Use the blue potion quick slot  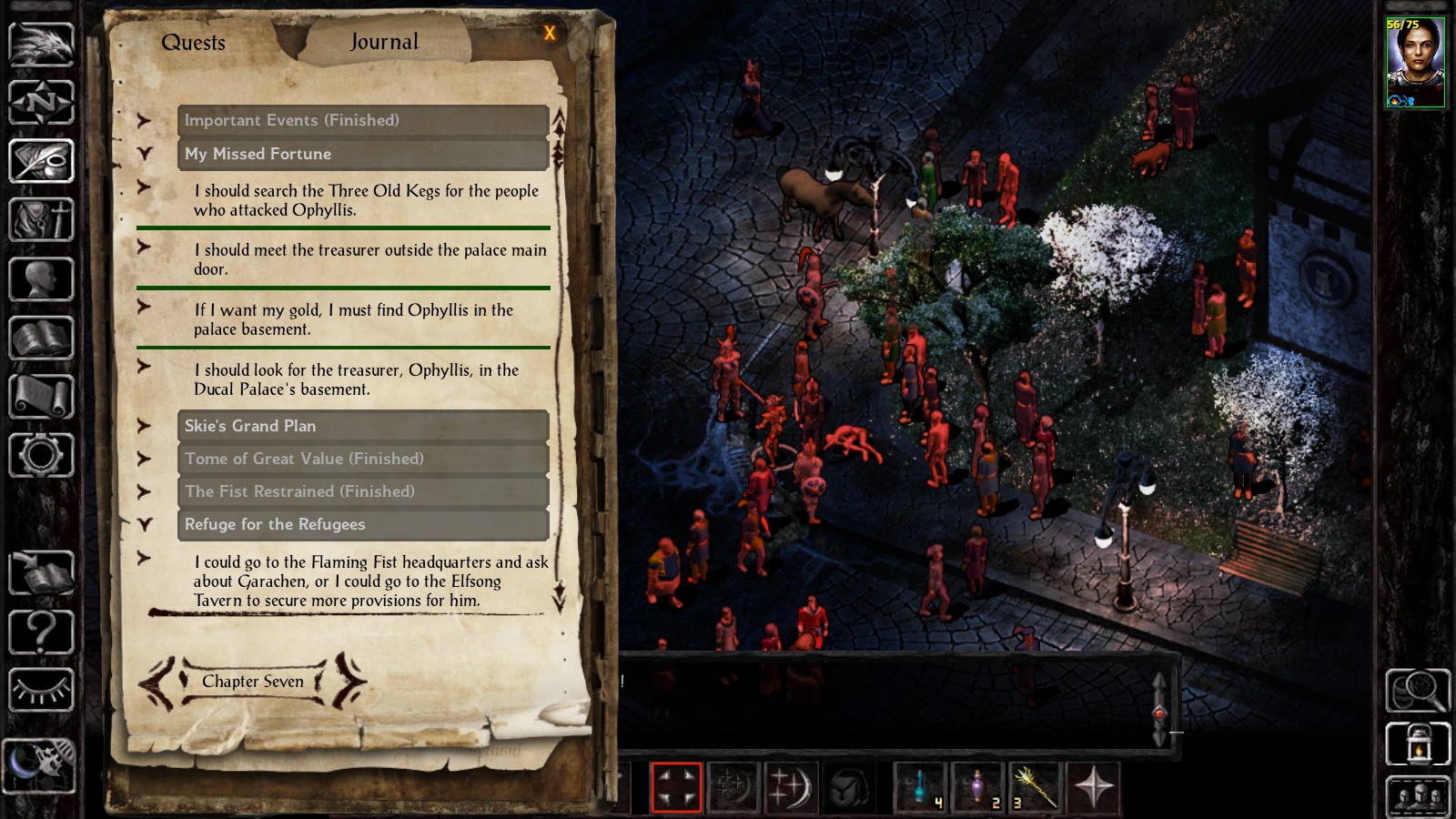click(921, 786)
